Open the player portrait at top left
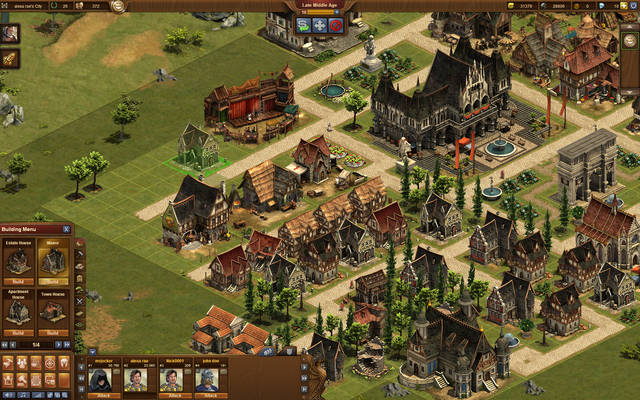This screenshot has width=640, height=400. coord(11,33)
